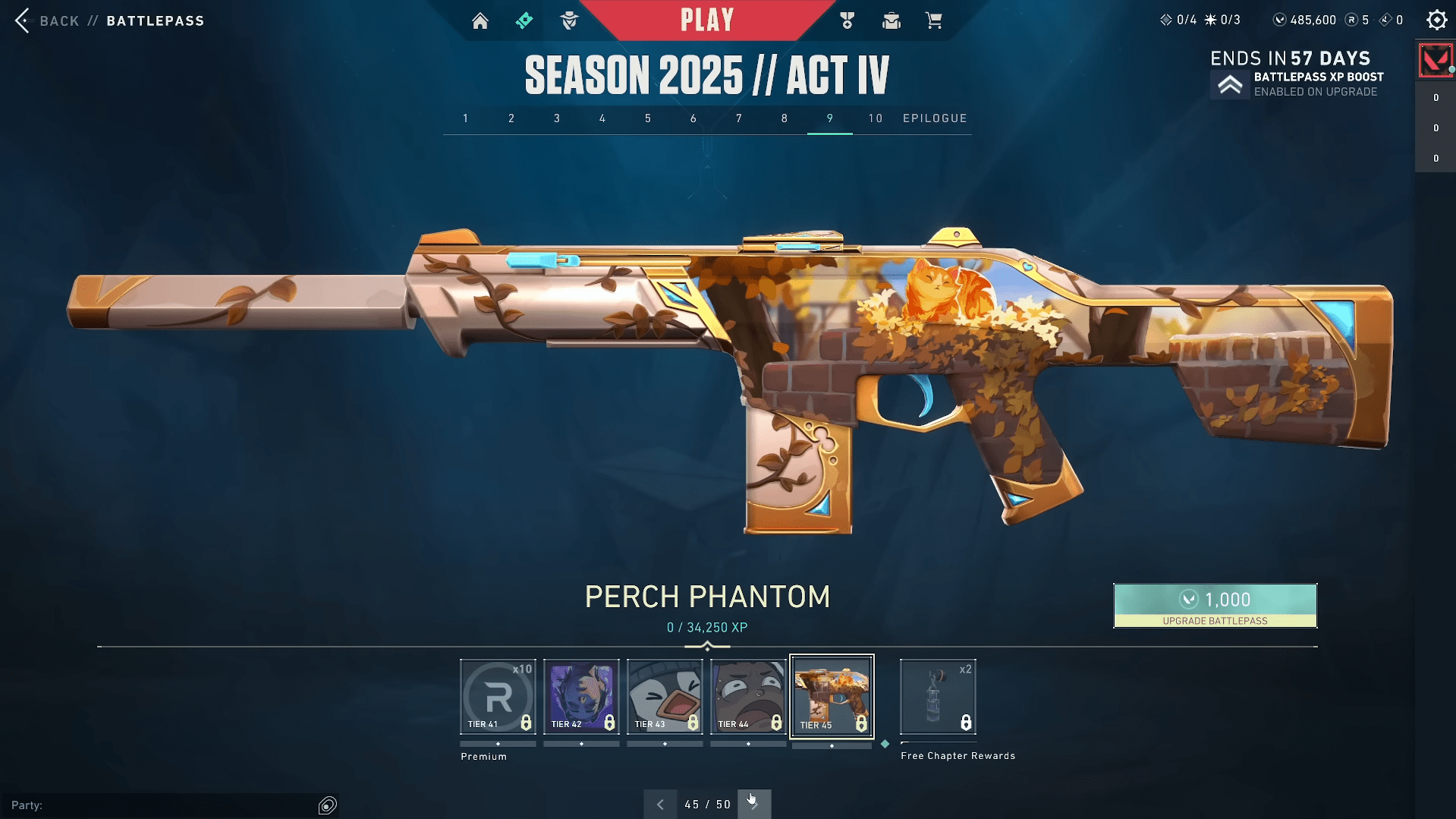This screenshot has height=819, width=1456.
Task: Open the Epilogue chapter tab
Action: tap(935, 118)
